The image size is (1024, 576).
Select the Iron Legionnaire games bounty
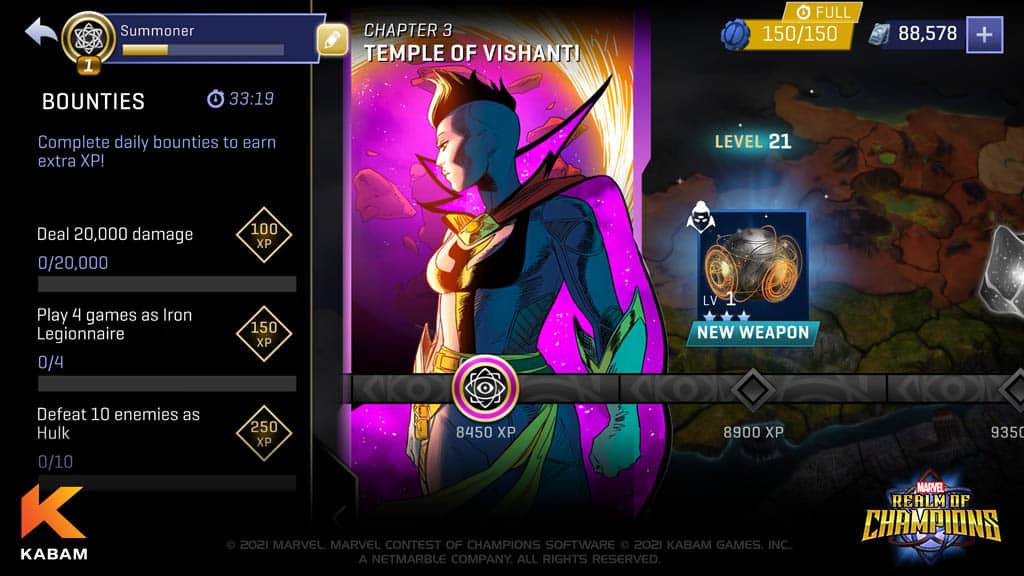click(166, 338)
